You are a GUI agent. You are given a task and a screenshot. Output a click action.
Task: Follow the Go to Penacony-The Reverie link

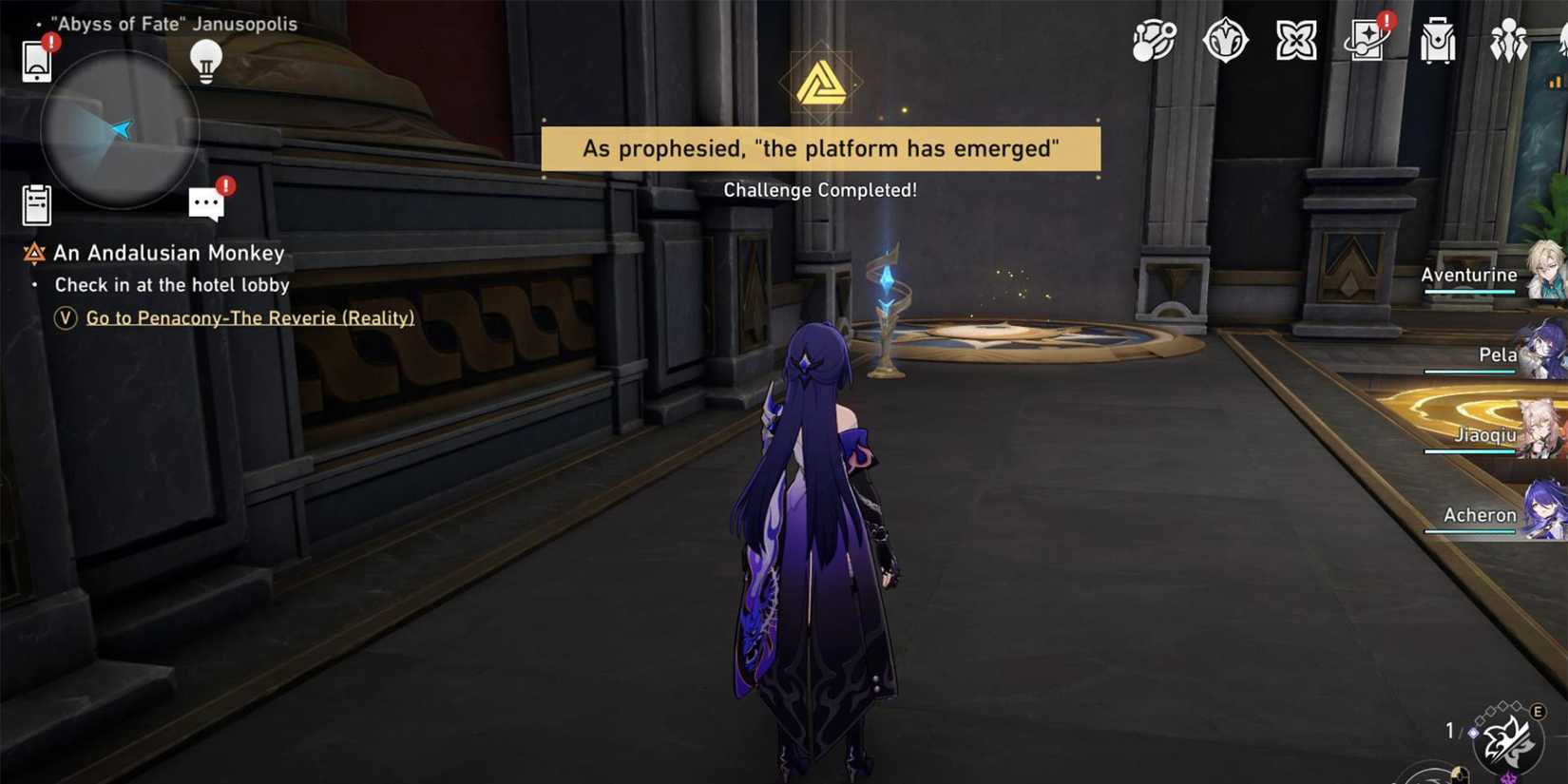tap(250, 317)
